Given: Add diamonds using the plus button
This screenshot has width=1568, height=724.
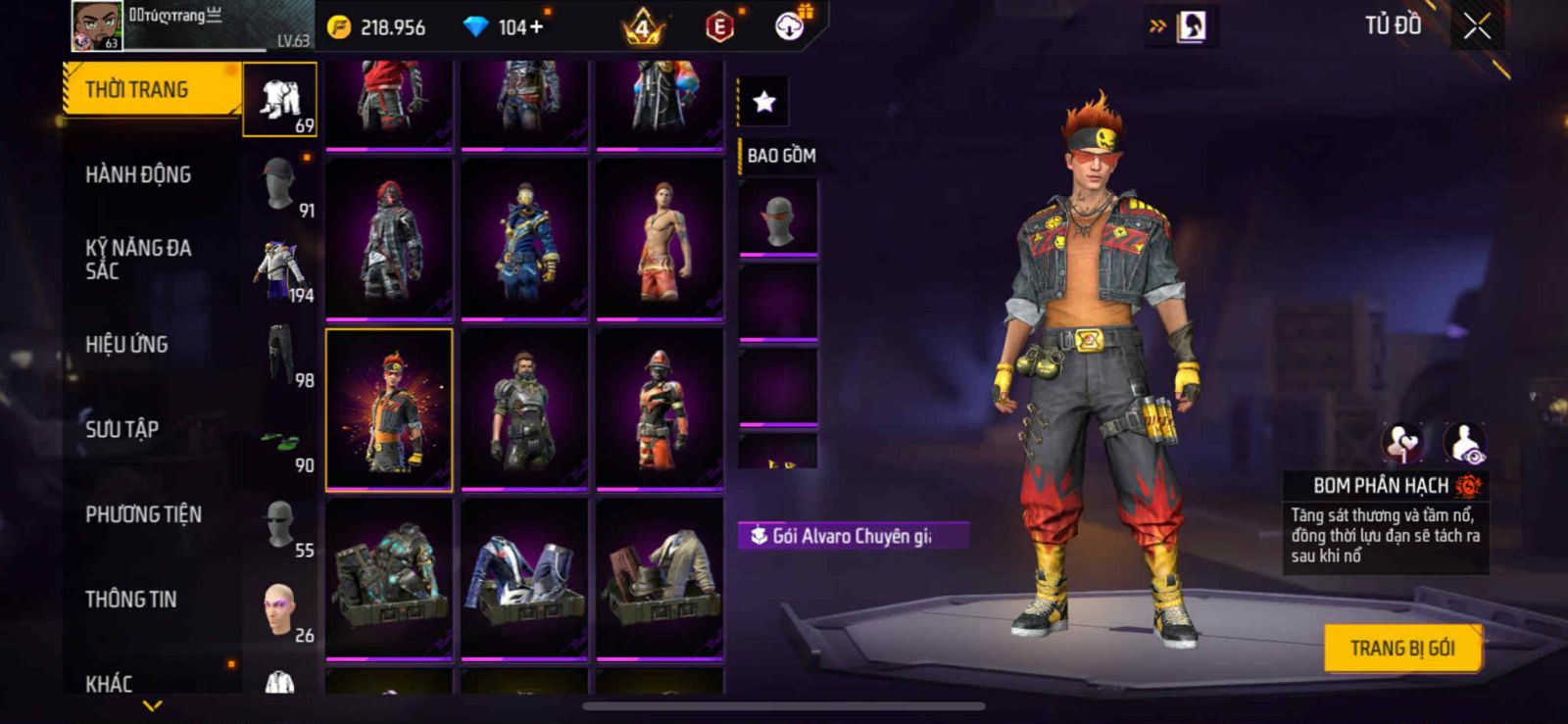Looking at the screenshot, I should point(535,26).
